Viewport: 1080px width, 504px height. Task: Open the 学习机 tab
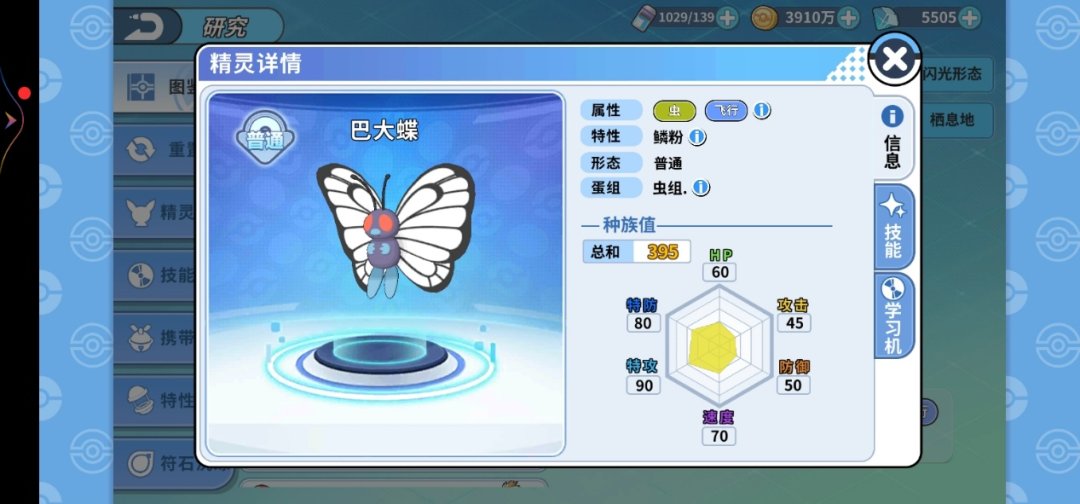(893, 314)
